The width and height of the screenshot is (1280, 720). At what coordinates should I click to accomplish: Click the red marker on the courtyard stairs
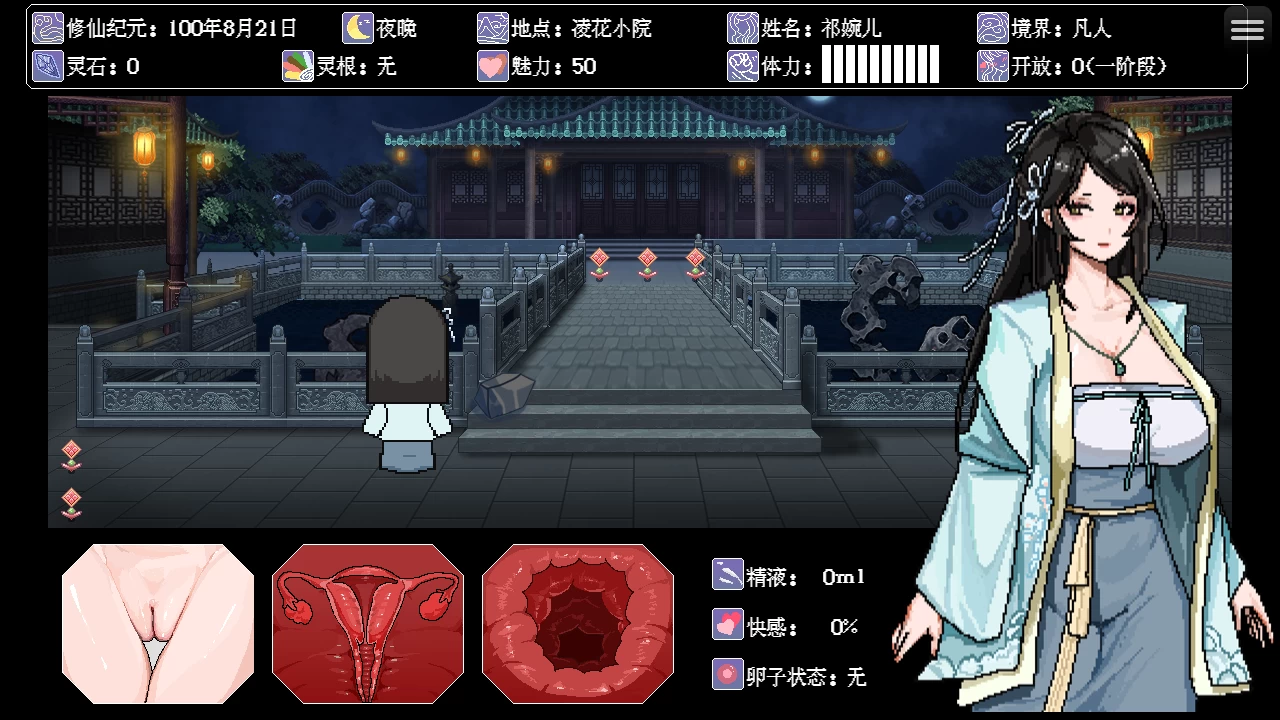[647, 258]
